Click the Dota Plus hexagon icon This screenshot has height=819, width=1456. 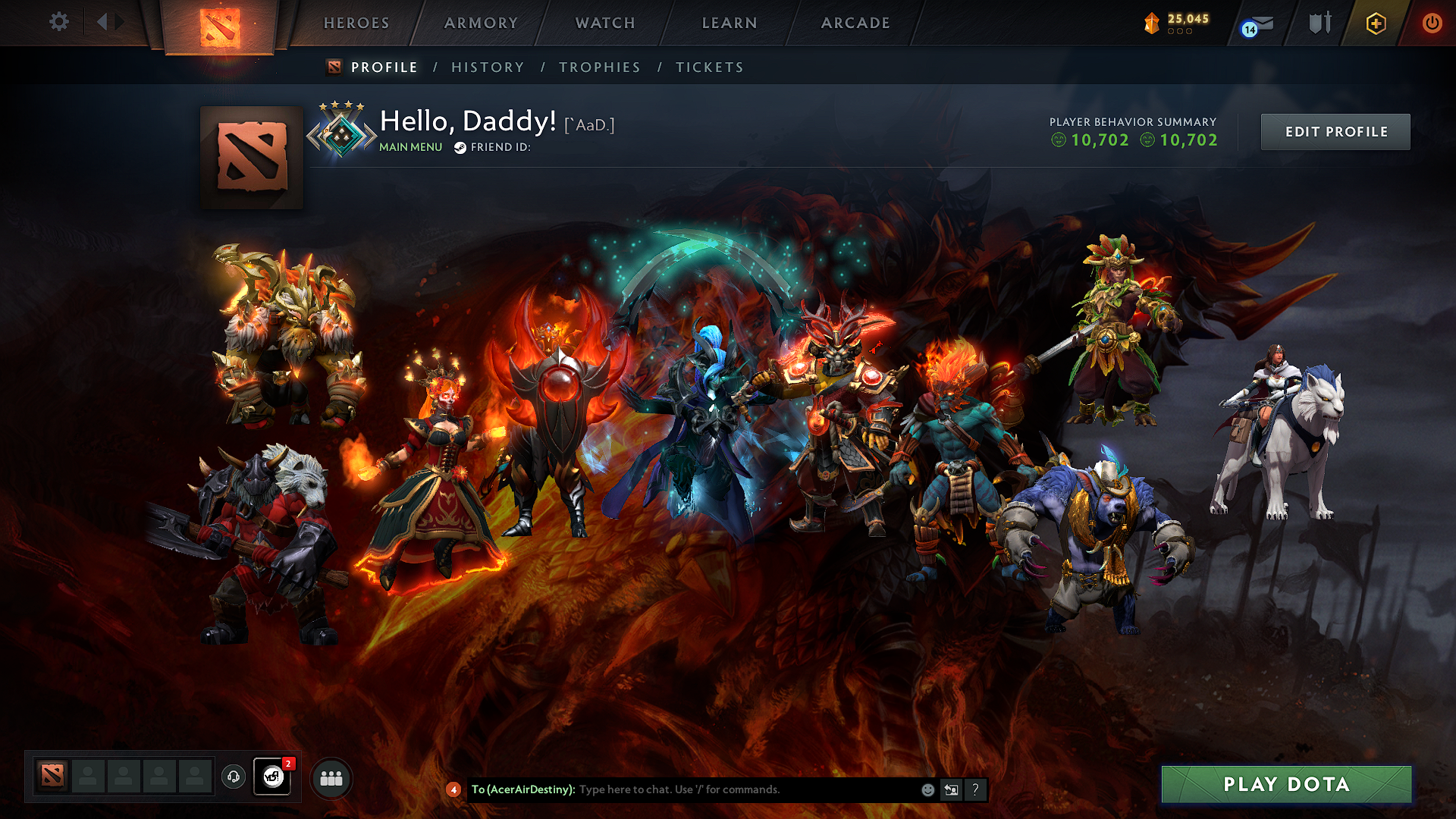1376,23
